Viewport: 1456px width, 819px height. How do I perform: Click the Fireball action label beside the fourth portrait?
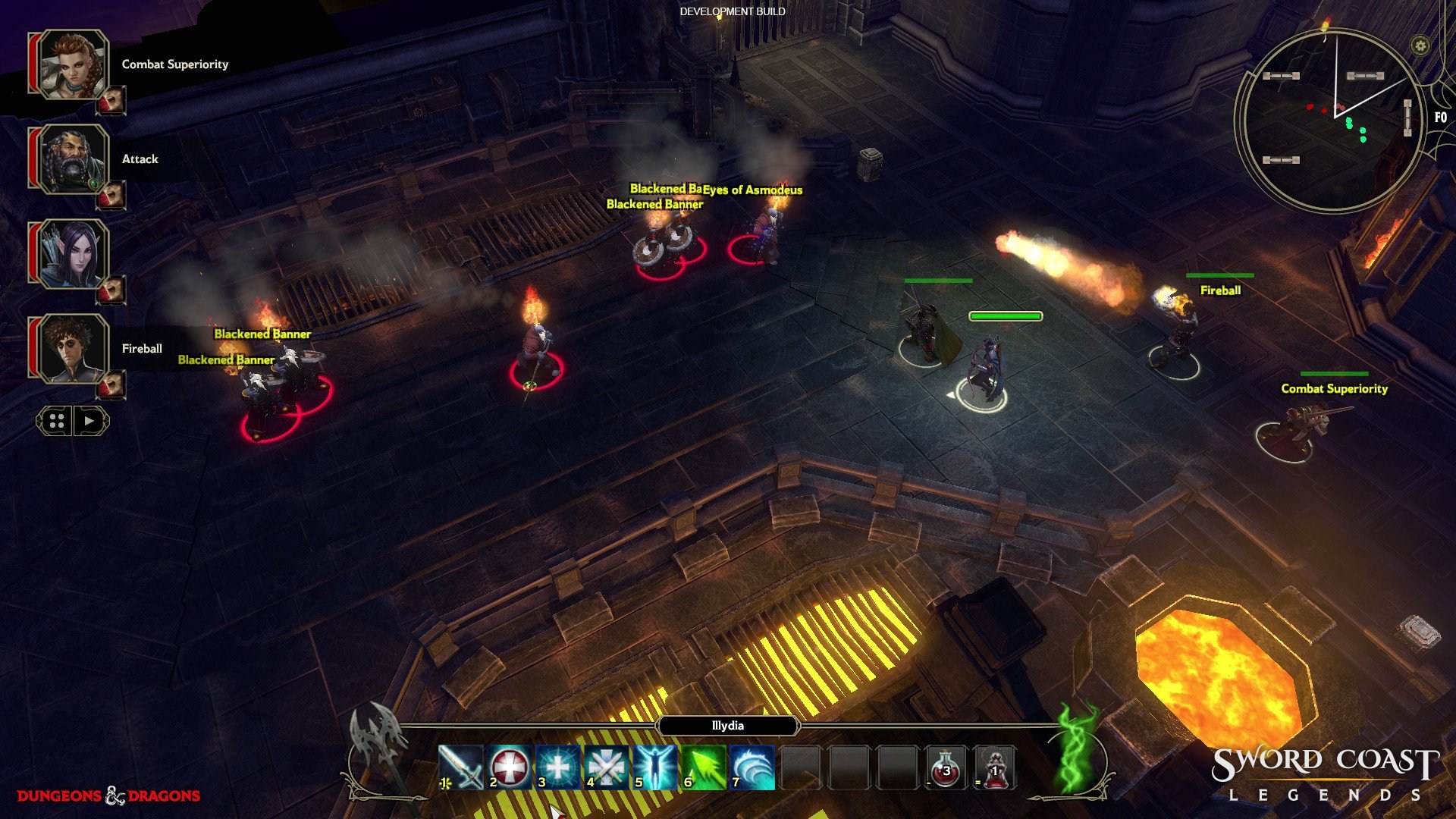pos(142,349)
